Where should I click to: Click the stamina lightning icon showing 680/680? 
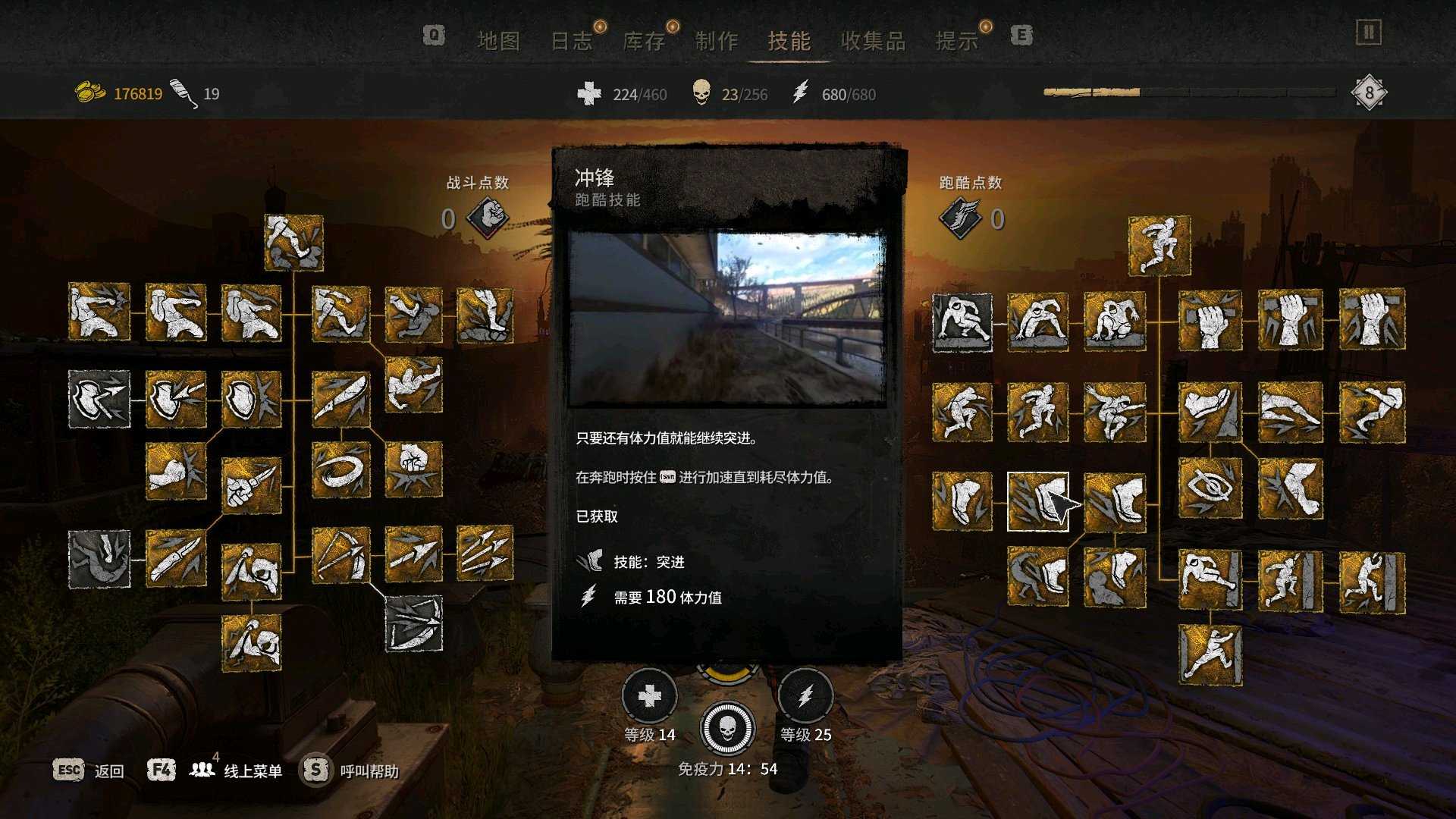(x=802, y=94)
